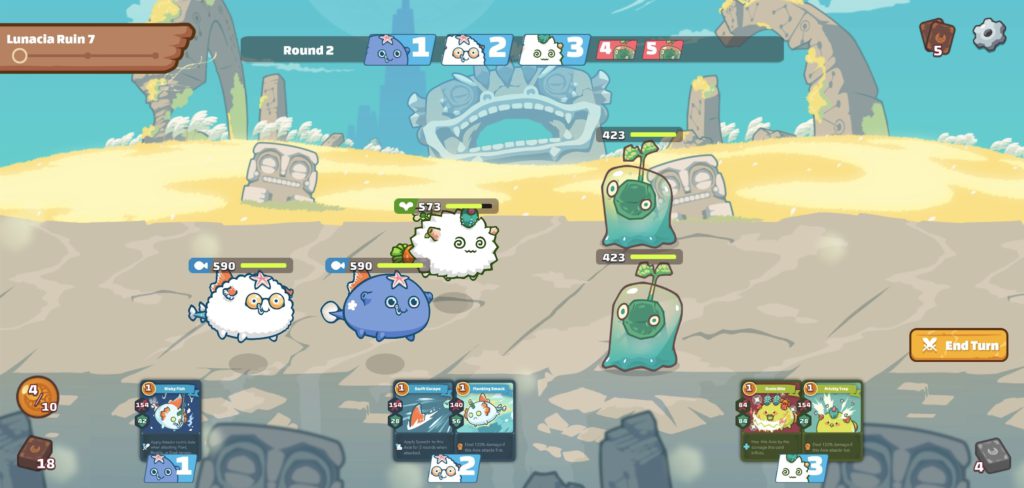1024x488 pixels.
Task: Open the card deck icon showing 5
Action: coord(936,36)
